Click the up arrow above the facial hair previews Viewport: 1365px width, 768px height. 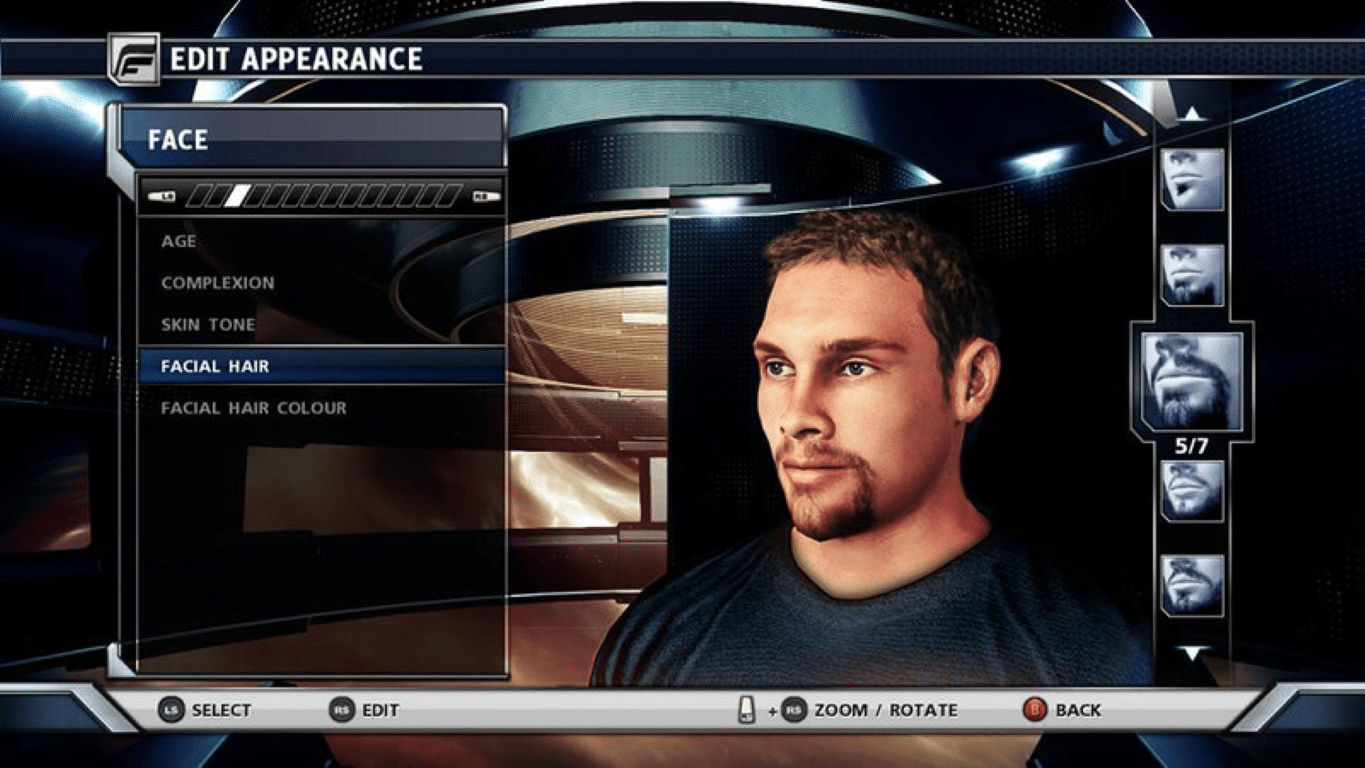point(1192,112)
